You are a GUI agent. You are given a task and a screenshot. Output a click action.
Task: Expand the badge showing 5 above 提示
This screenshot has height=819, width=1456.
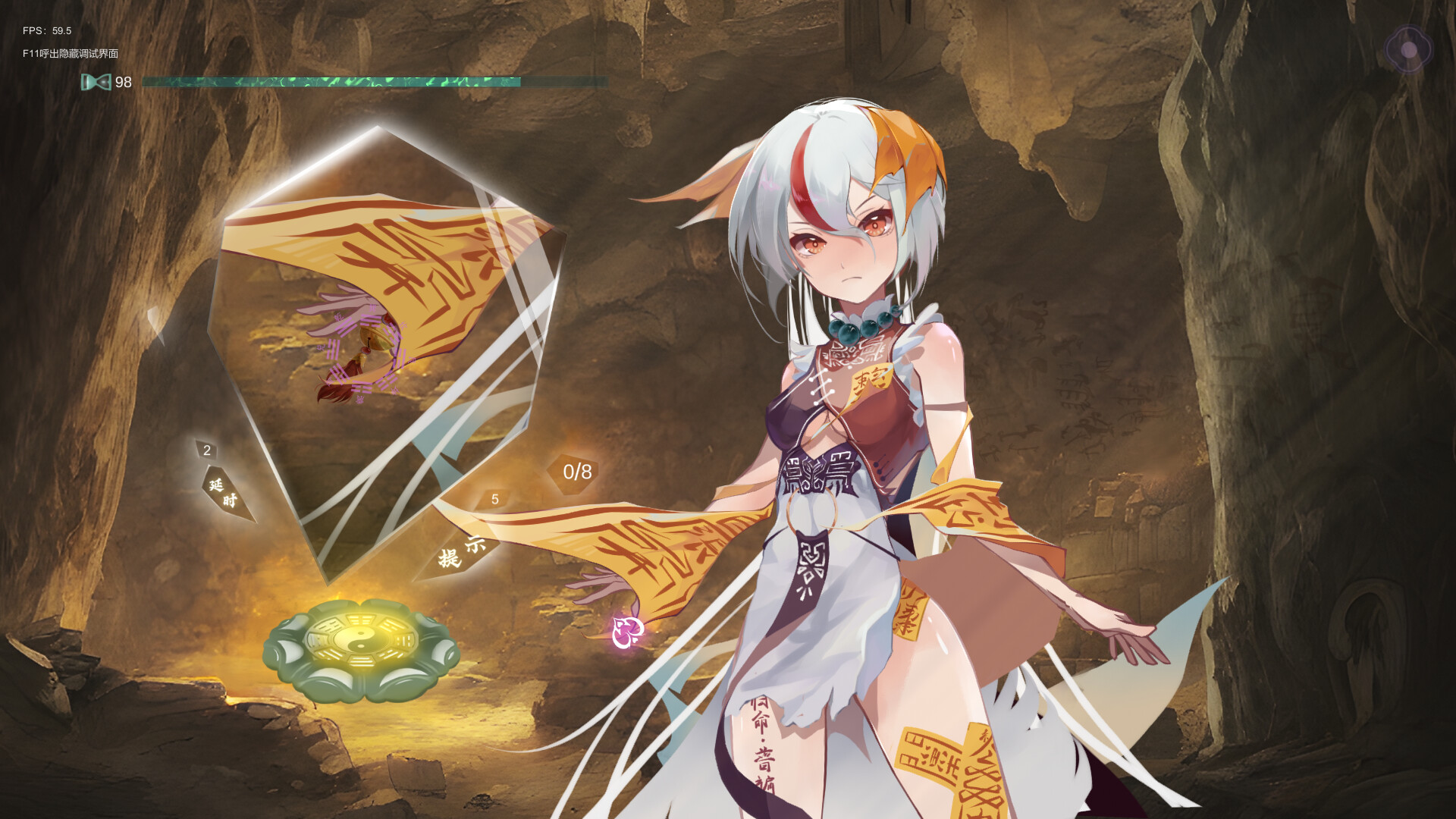[x=494, y=500]
